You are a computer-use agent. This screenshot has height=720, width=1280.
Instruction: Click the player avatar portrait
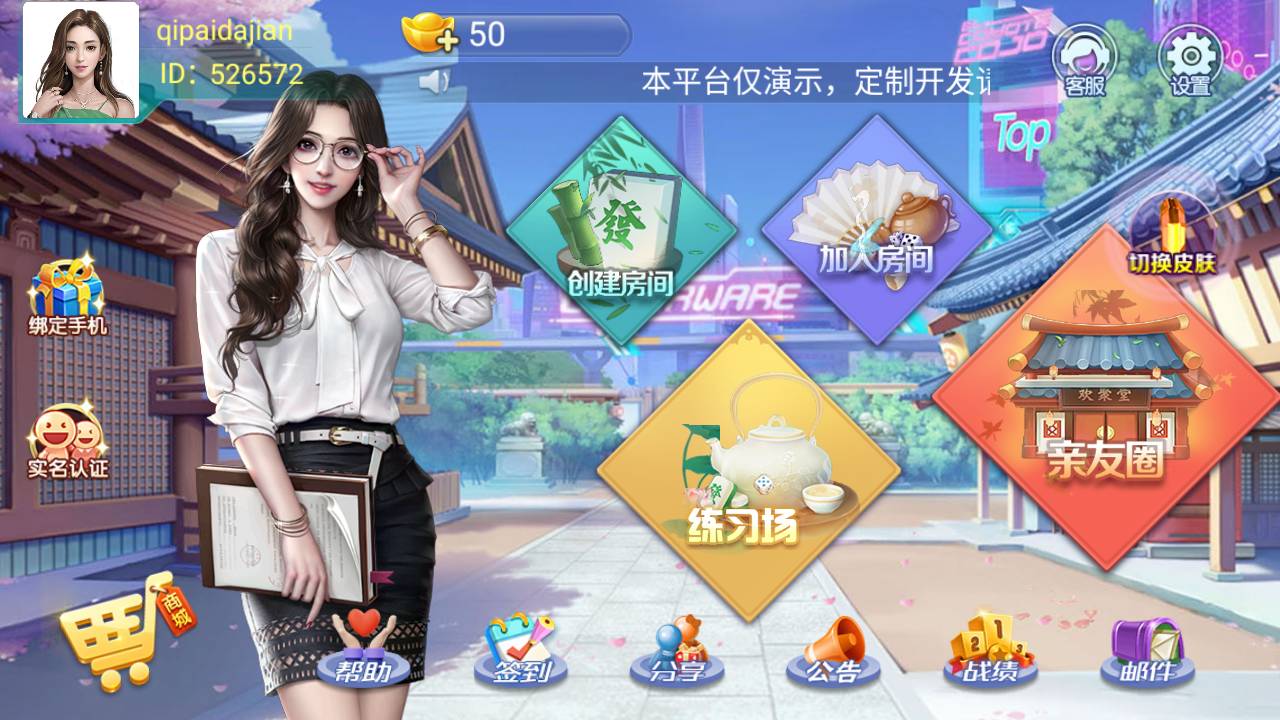pyautogui.click(x=80, y=60)
